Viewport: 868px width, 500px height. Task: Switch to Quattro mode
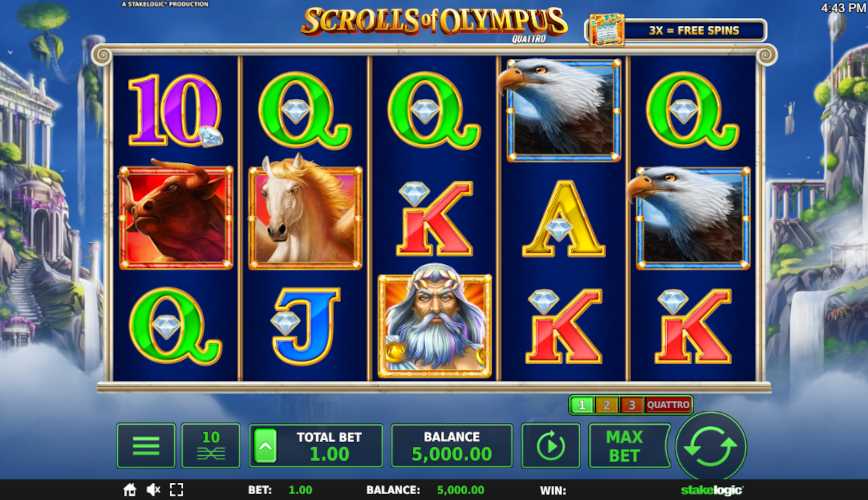click(x=667, y=405)
